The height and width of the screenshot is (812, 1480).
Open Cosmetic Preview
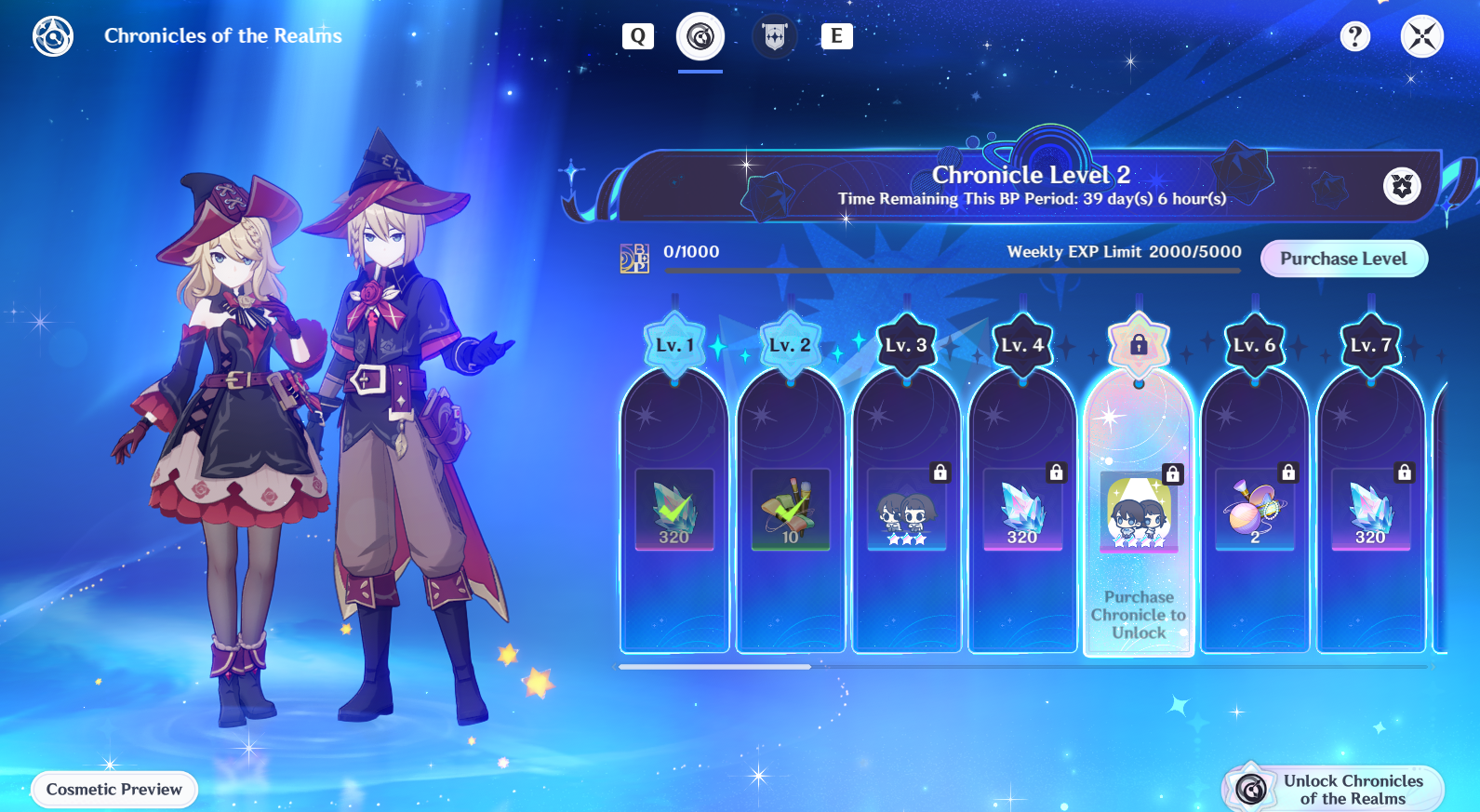(114, 790)
